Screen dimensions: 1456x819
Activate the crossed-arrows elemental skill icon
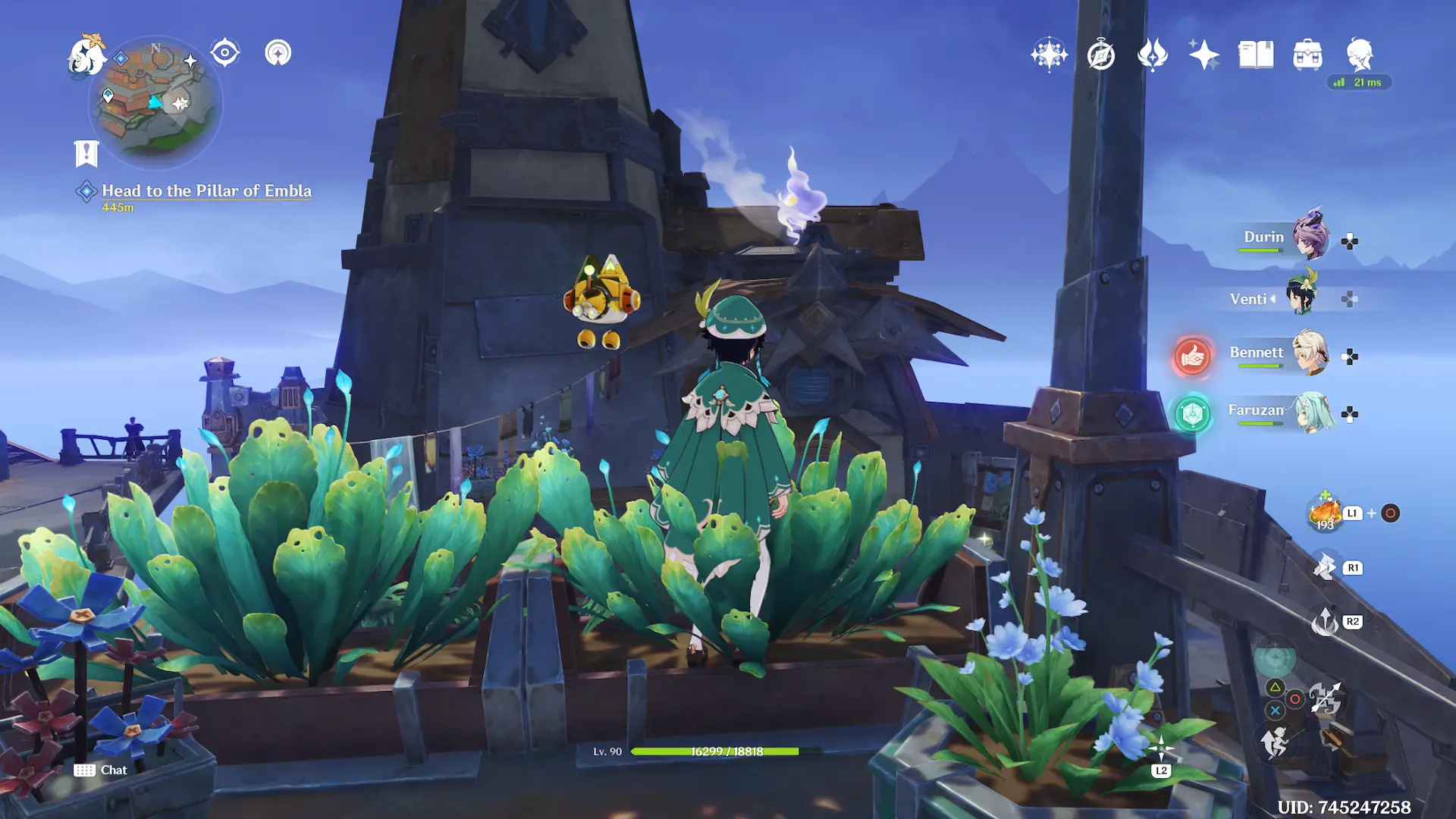coord(1326,698)
